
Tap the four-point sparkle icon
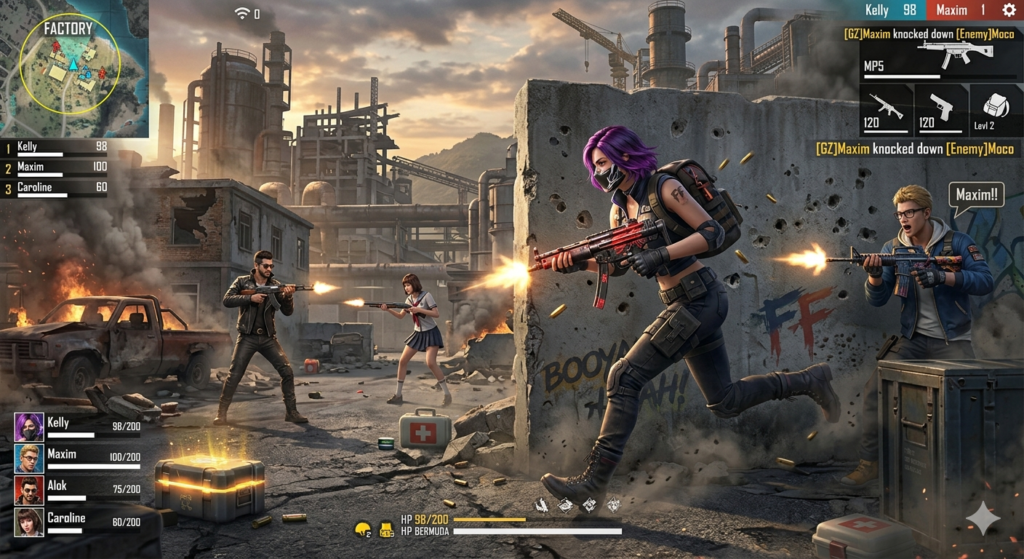tap(983, 519)
